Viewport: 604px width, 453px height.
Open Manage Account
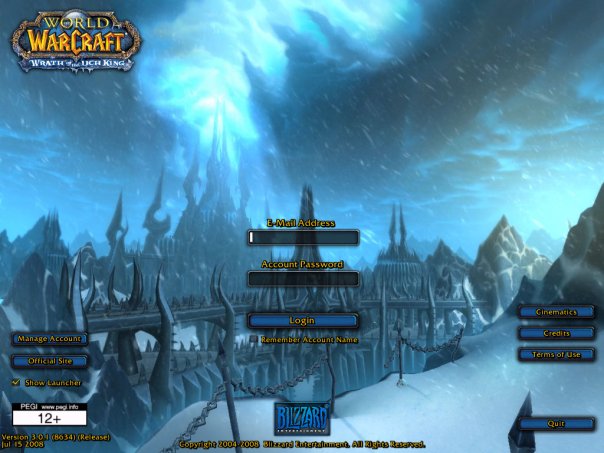coord(49,339)
